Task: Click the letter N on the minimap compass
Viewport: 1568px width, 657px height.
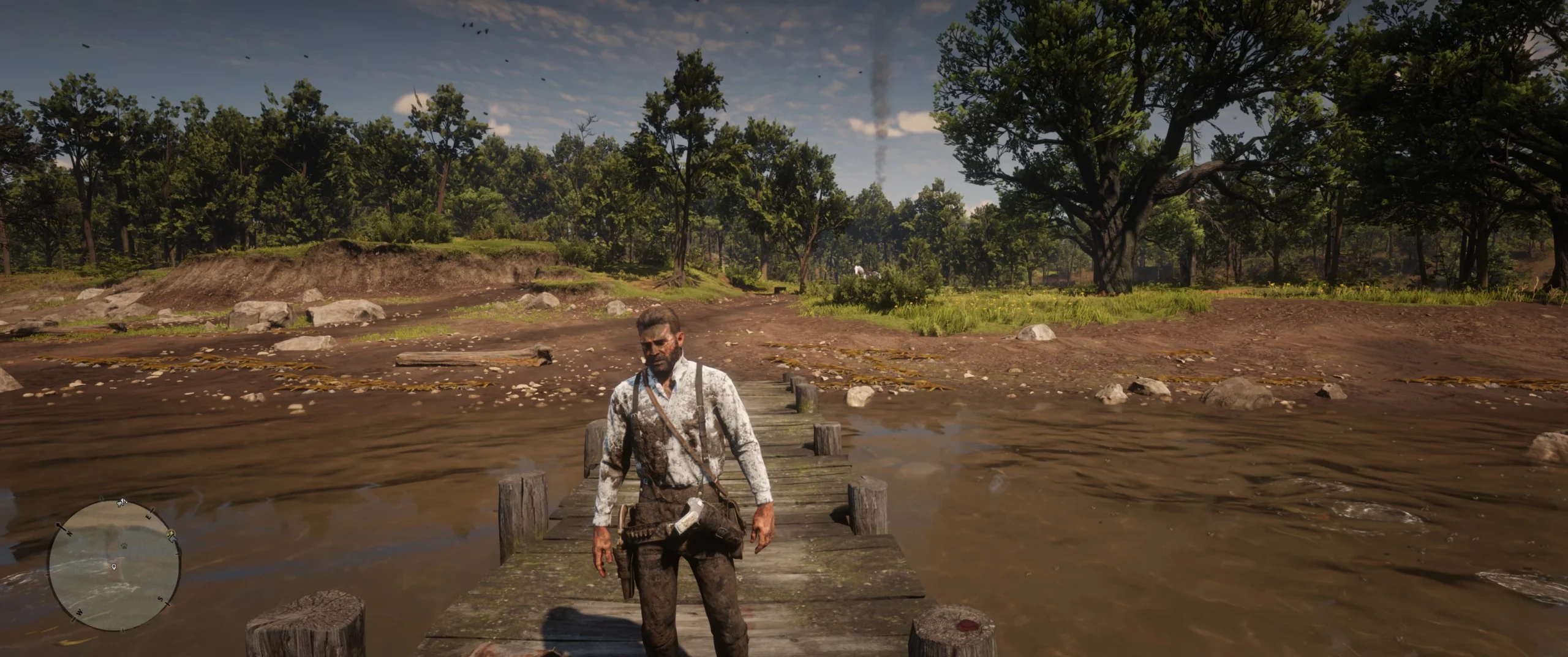Action: pos(69,534)
